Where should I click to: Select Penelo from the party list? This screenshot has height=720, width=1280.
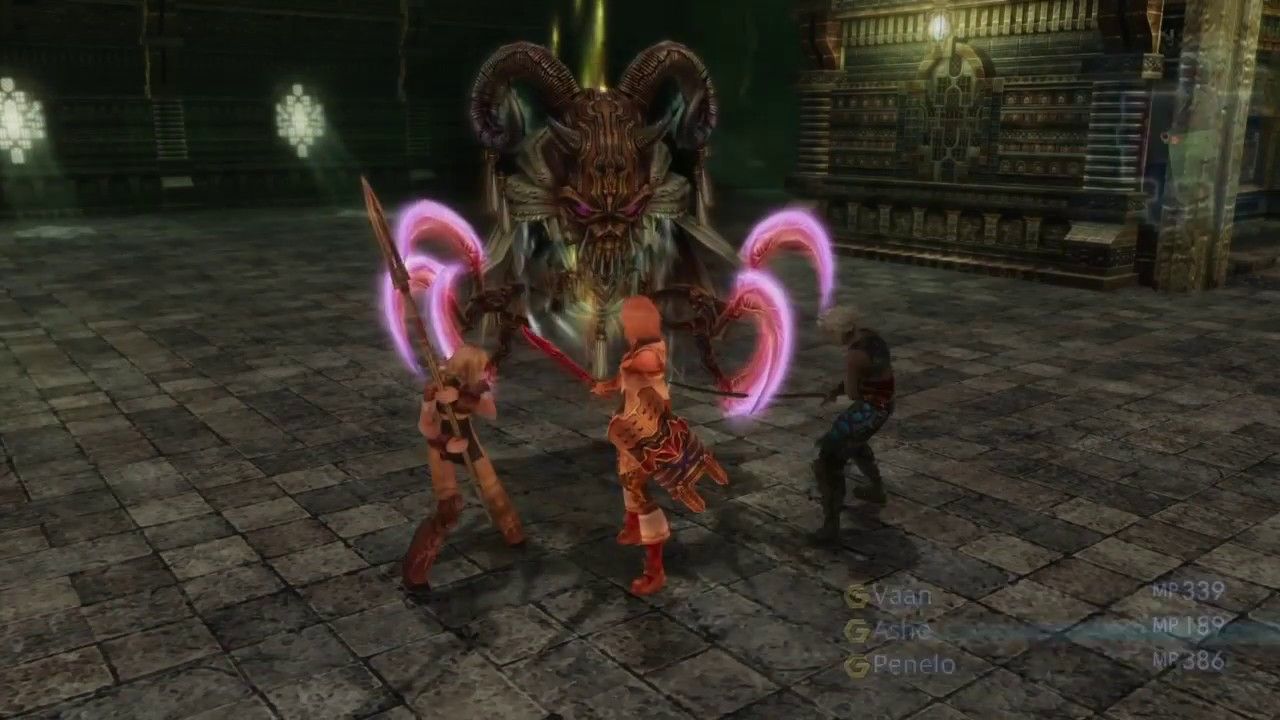click(915, 664)
